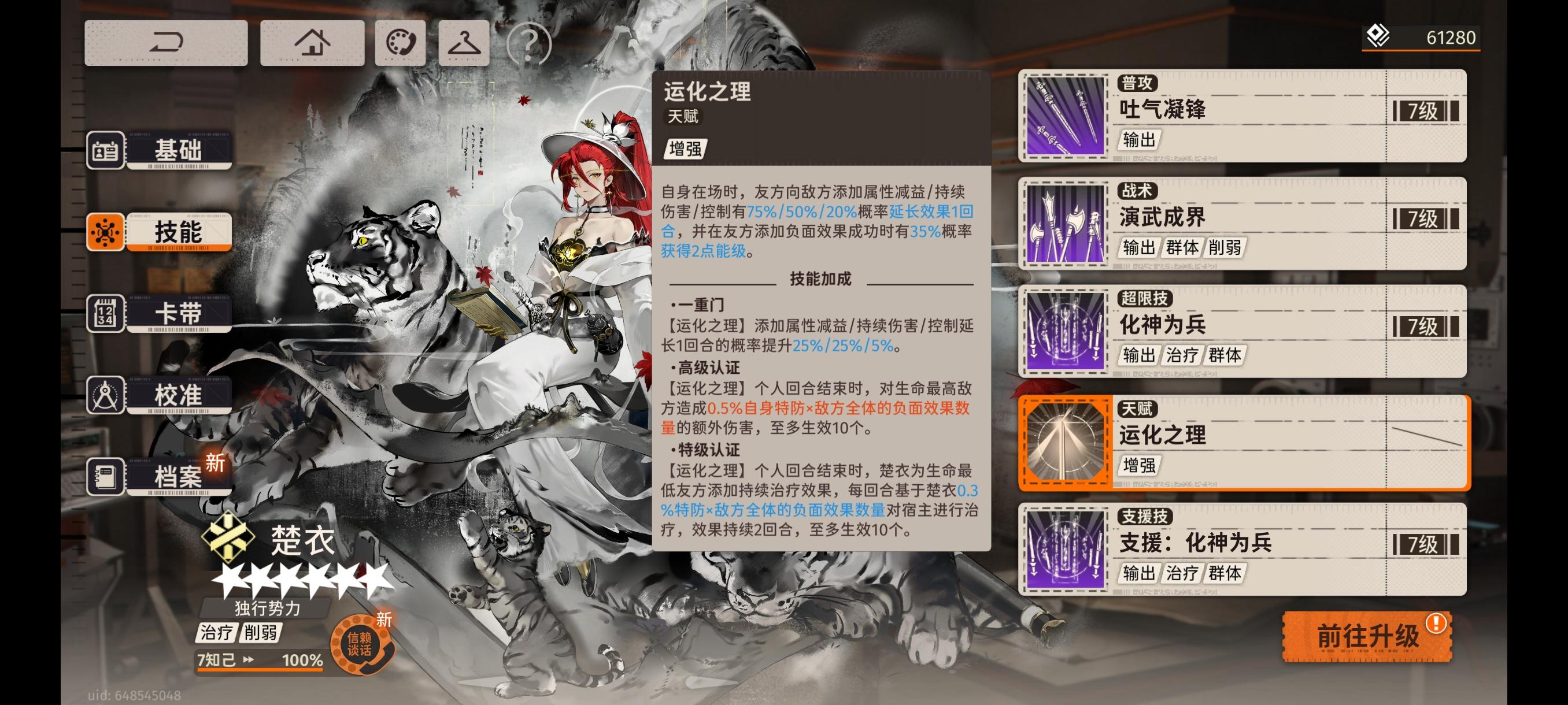The width and height of the screenshot is (1568, 705).
Task: Click the 削弱 tag under 楚衣
Action: pyautogui.click(x=263, y=633)
